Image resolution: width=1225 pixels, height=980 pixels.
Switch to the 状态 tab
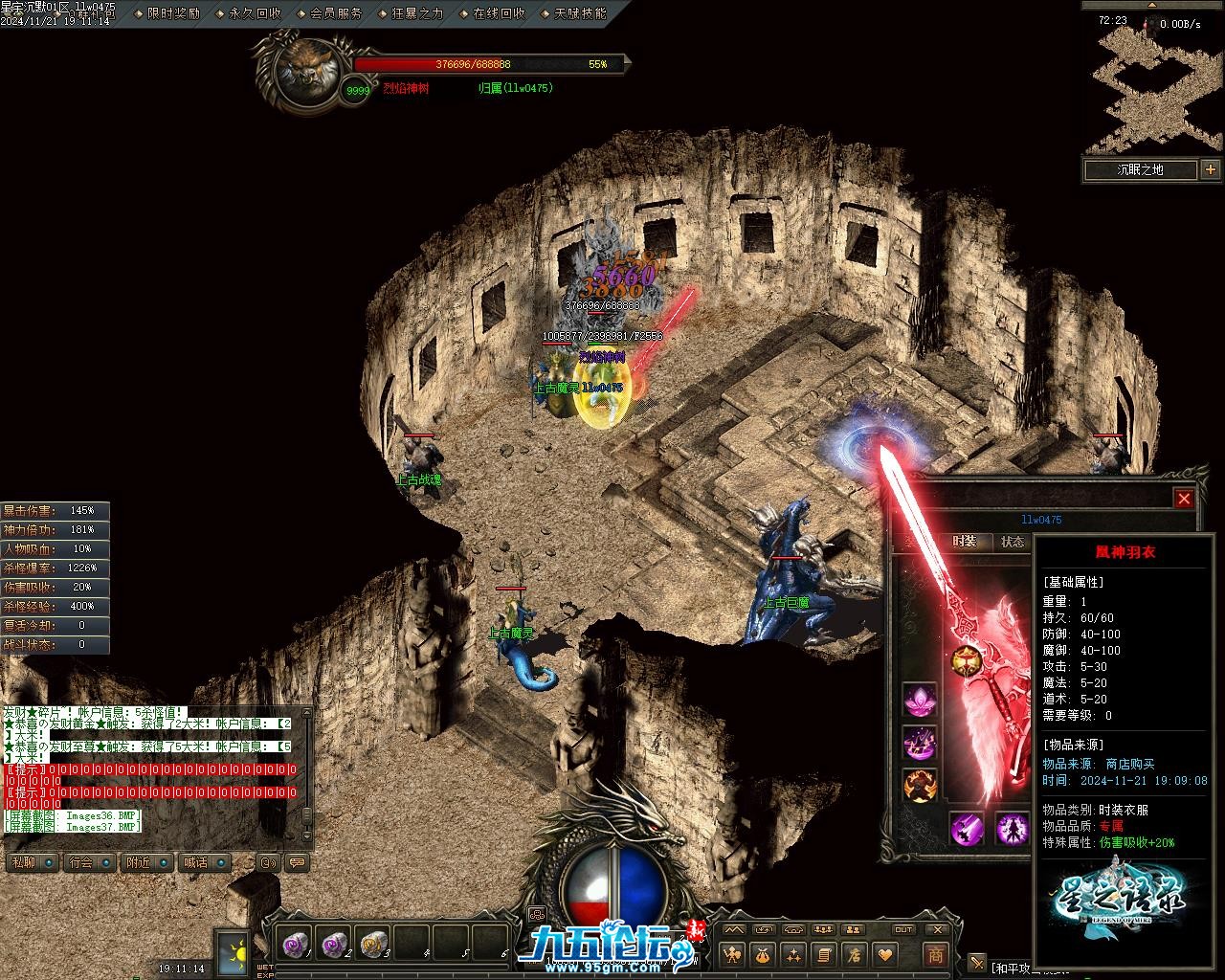1013,542
